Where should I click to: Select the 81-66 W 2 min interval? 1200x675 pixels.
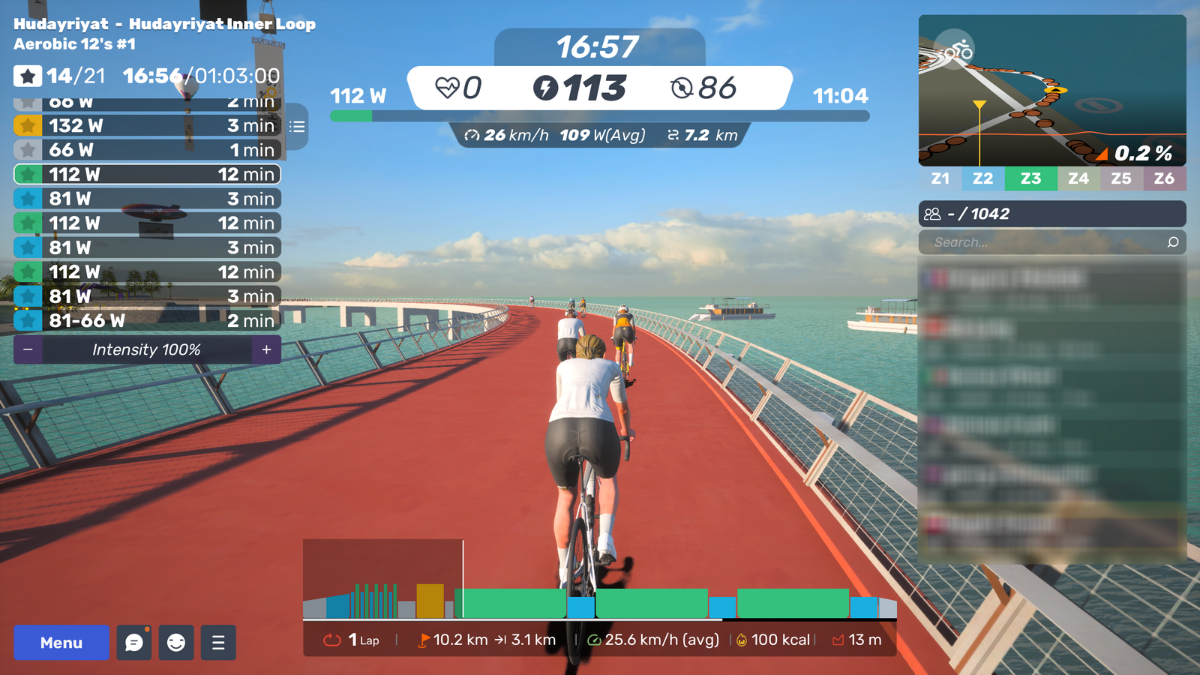tap(147, 321)
